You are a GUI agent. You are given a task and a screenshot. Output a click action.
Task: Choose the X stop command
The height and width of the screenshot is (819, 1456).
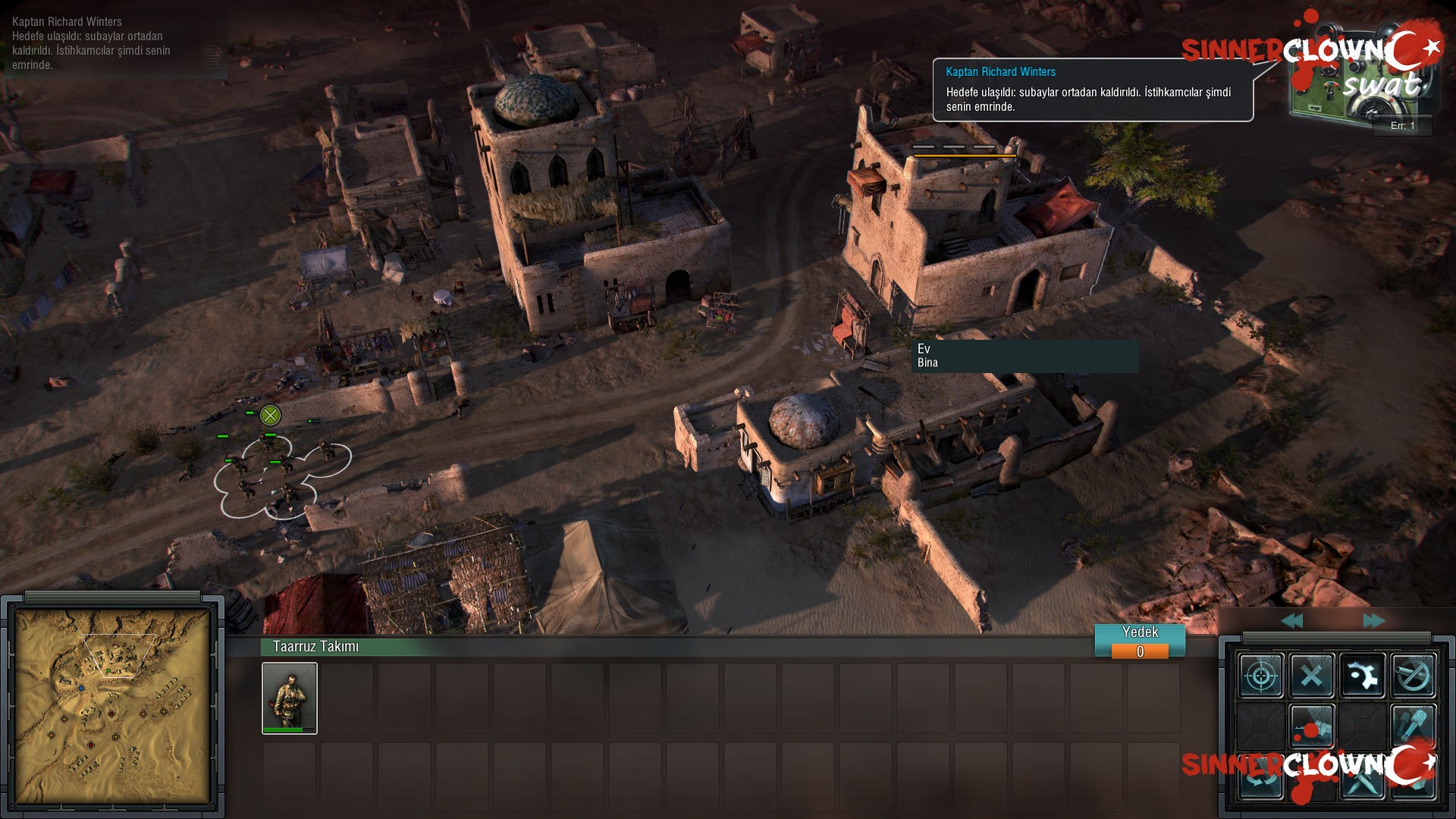tap(1312, 675)
